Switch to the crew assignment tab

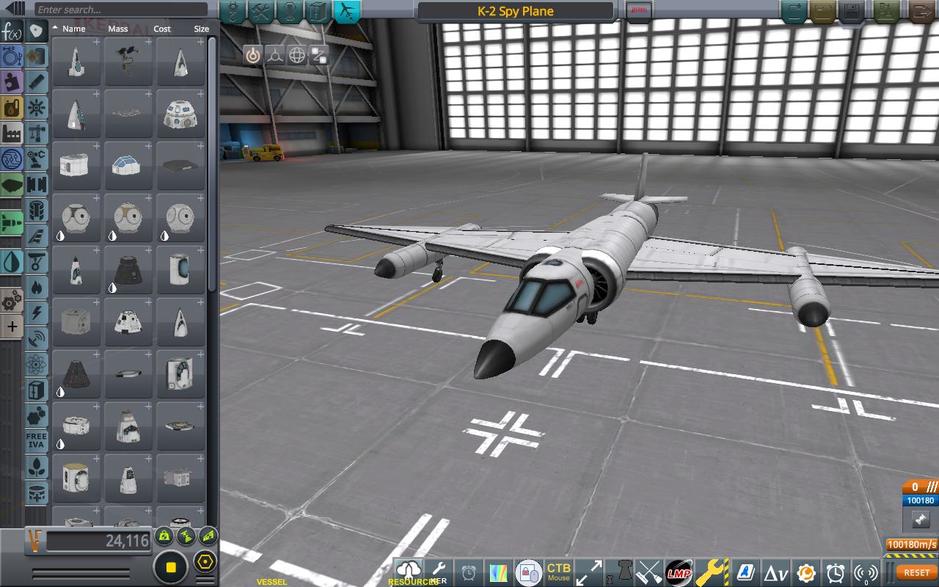(289, 11)
